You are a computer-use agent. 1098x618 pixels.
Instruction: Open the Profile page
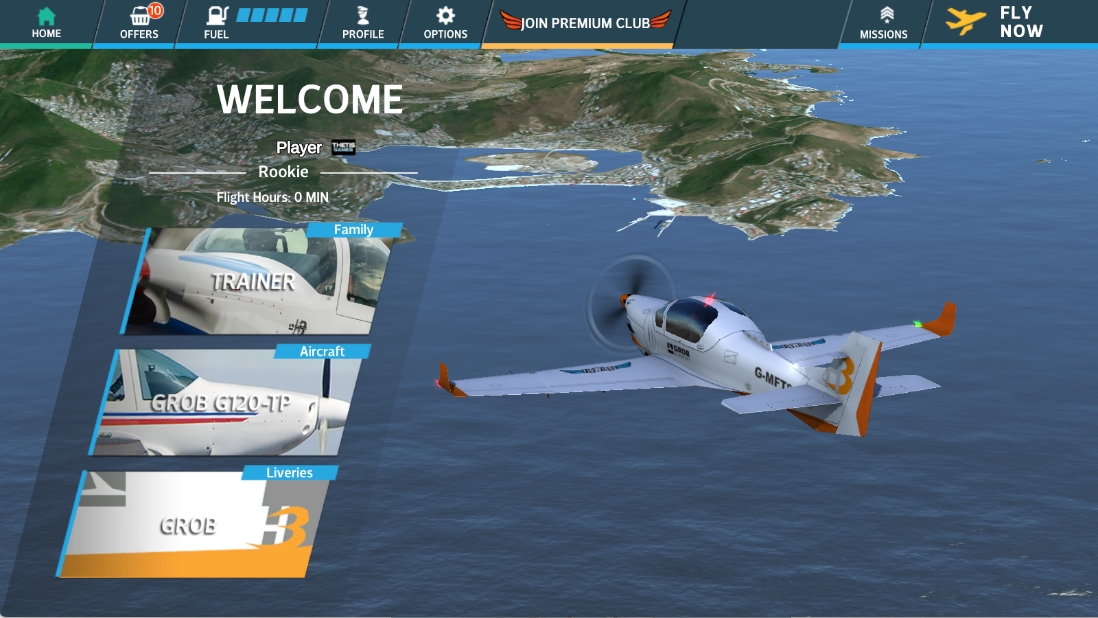[x=362, y=23]
